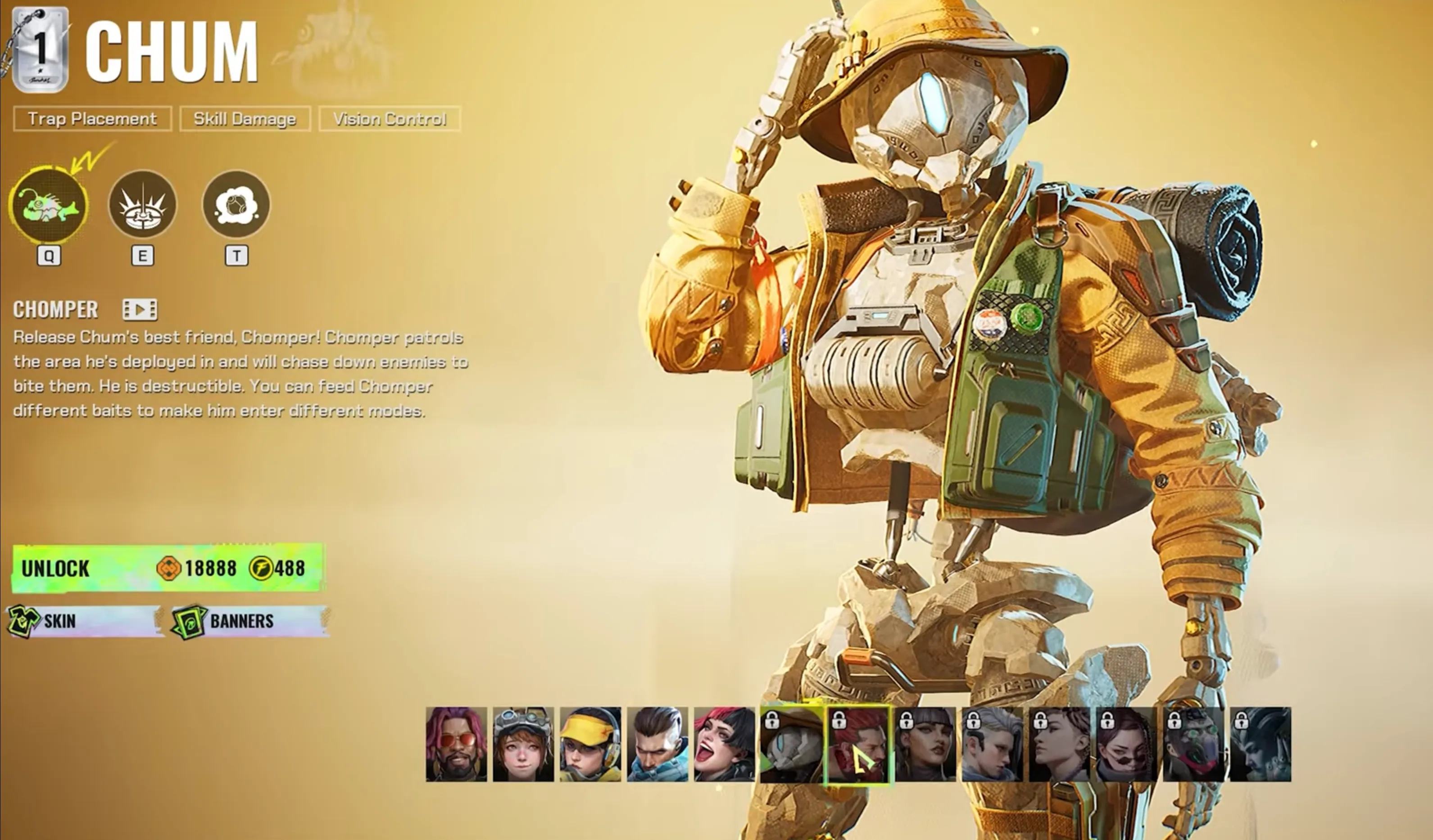Viewport: 1433px width, 840px height.
Task: Click the Trap Placement tag
Action: 92,119
